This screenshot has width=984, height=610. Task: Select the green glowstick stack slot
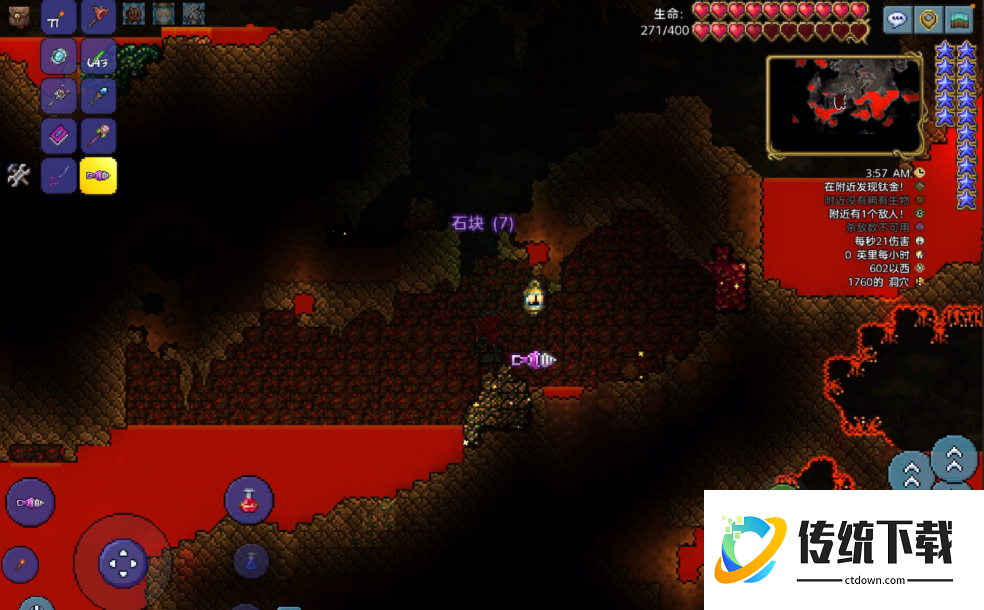coord(98,57)
